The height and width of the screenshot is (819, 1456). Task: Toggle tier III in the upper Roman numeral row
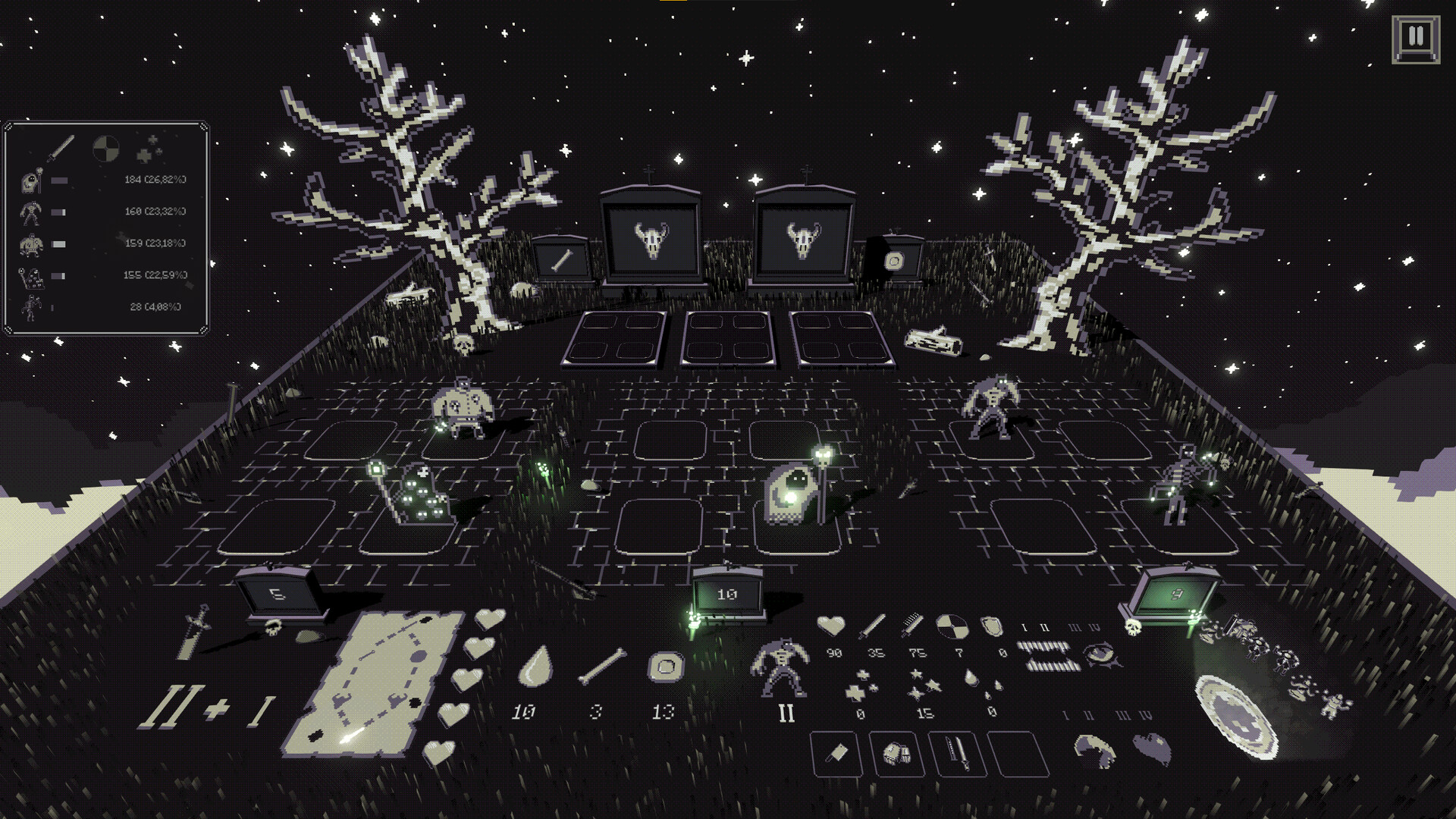1073,627
